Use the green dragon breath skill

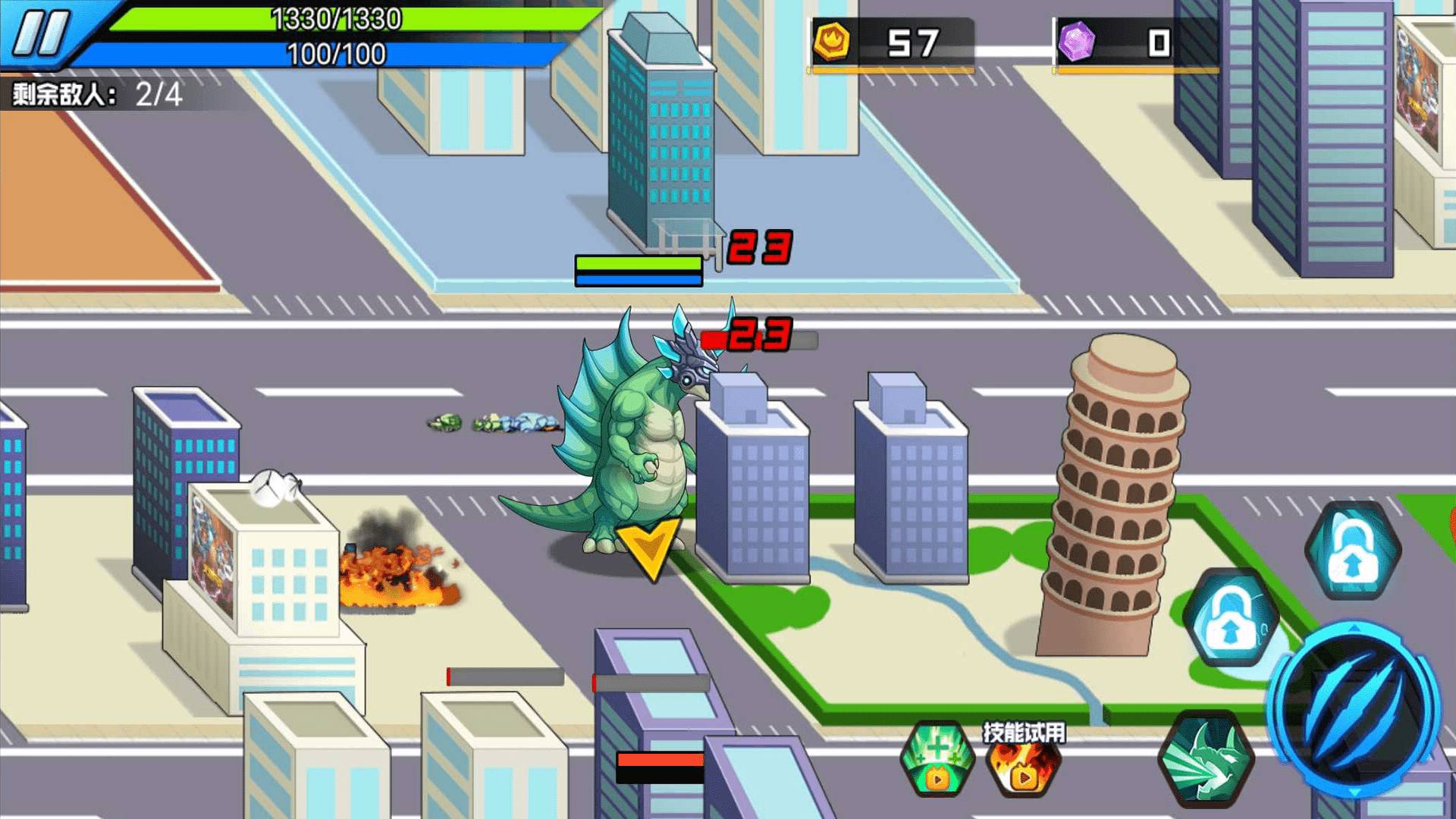point(1206,758)
